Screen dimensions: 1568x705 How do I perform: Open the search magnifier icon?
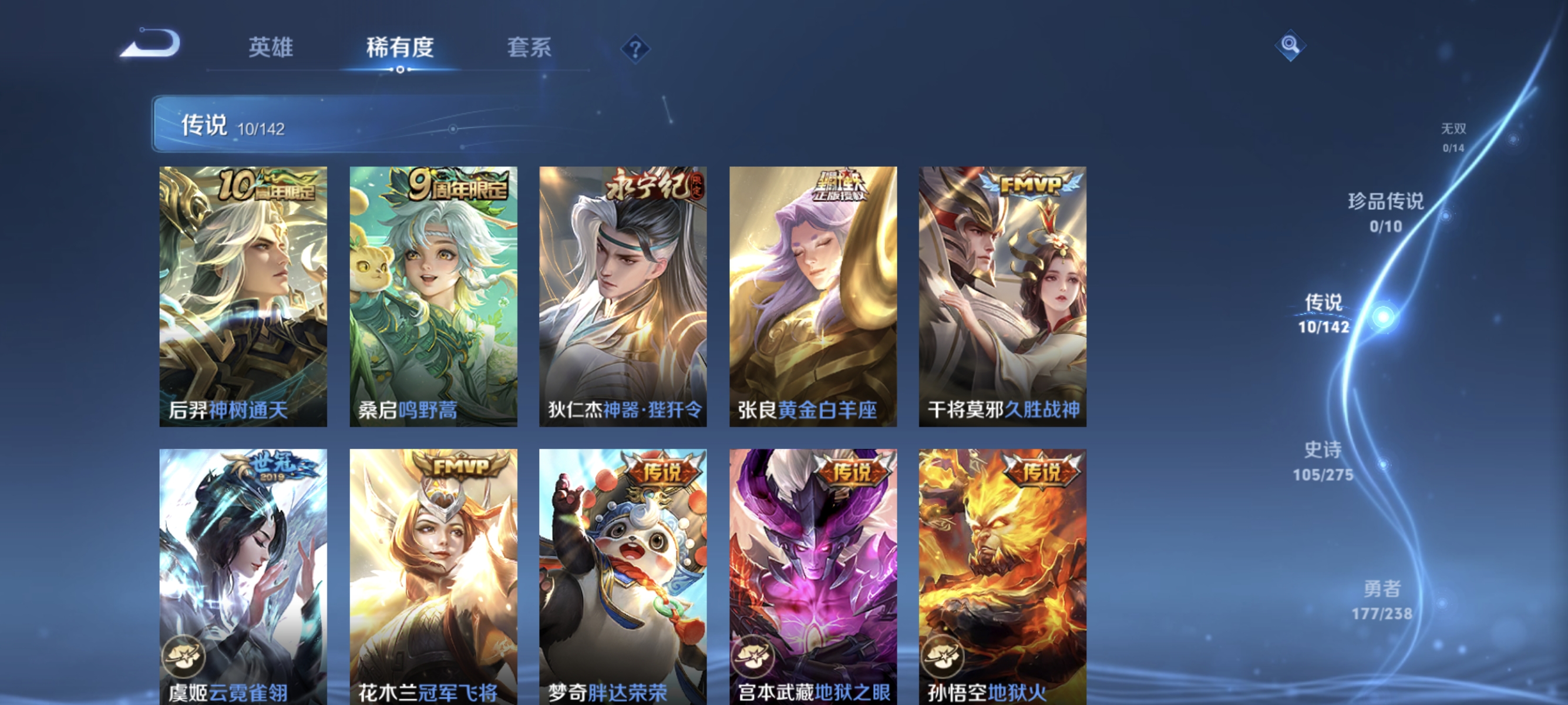(1290, 46)
